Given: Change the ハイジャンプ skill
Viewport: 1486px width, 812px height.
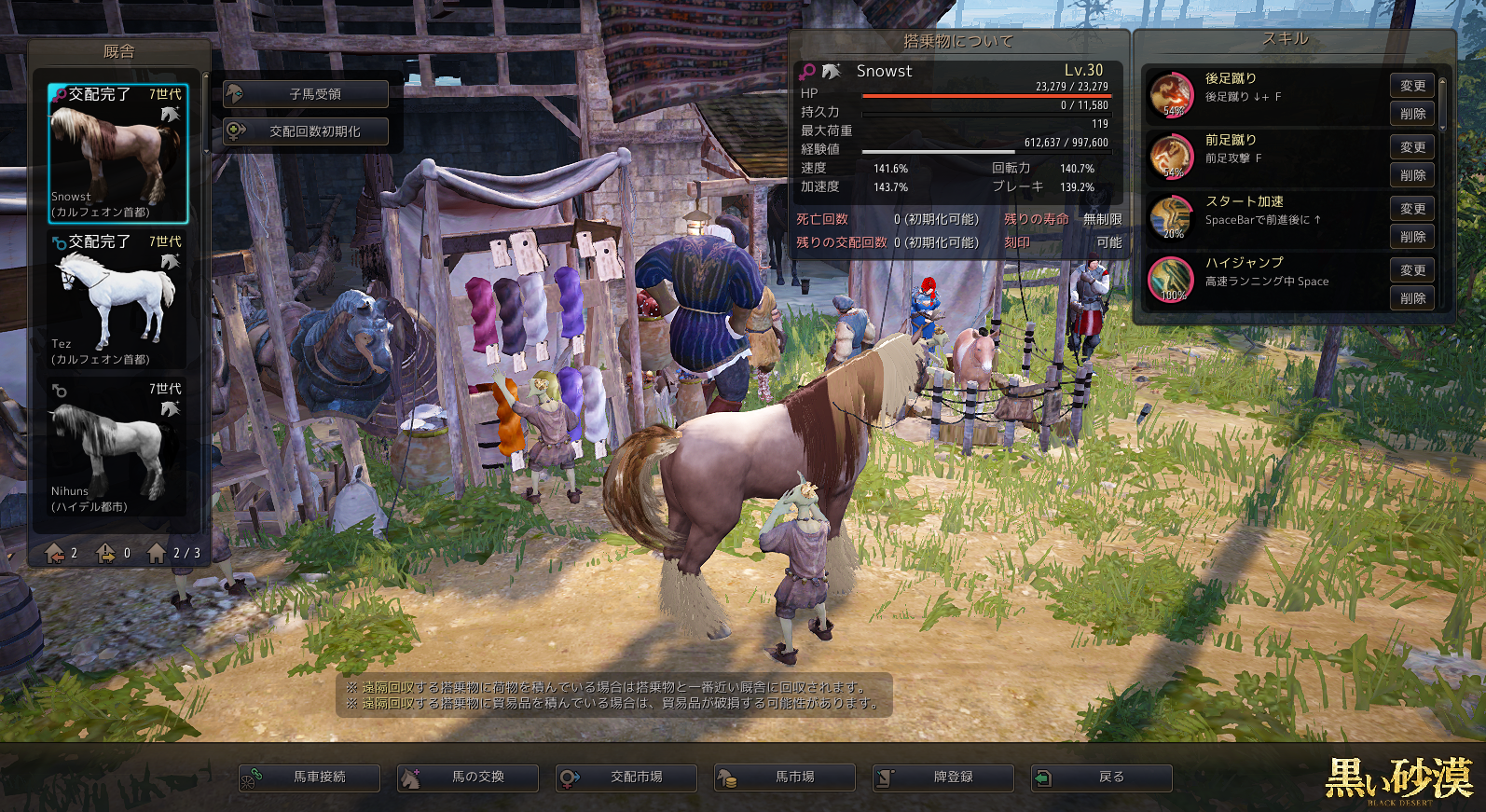Looking at the screenshot, I should [x=1412, y=270].
